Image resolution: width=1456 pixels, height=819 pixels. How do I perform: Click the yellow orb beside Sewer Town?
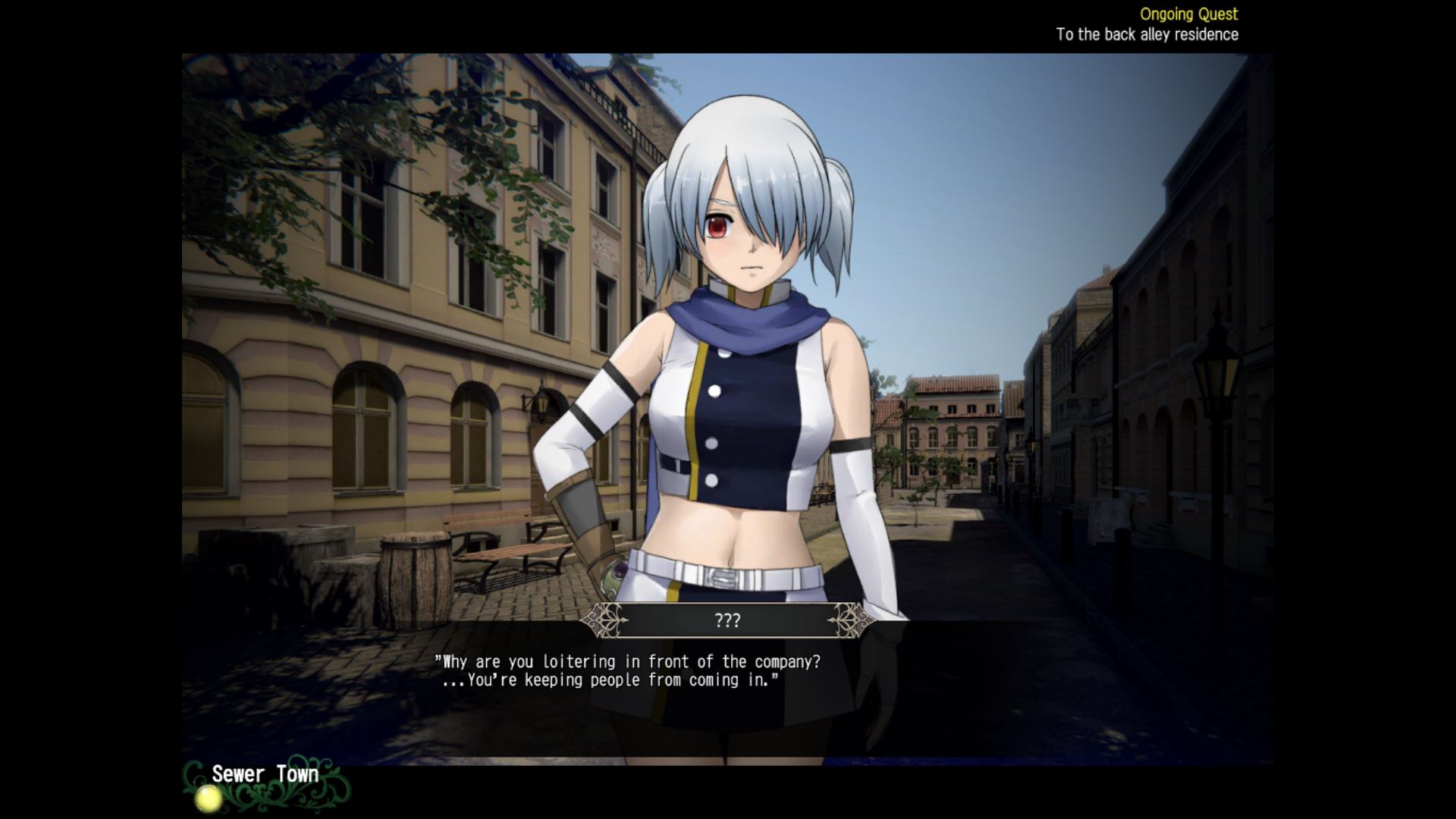pyautogui.click(x=207, y=798)
